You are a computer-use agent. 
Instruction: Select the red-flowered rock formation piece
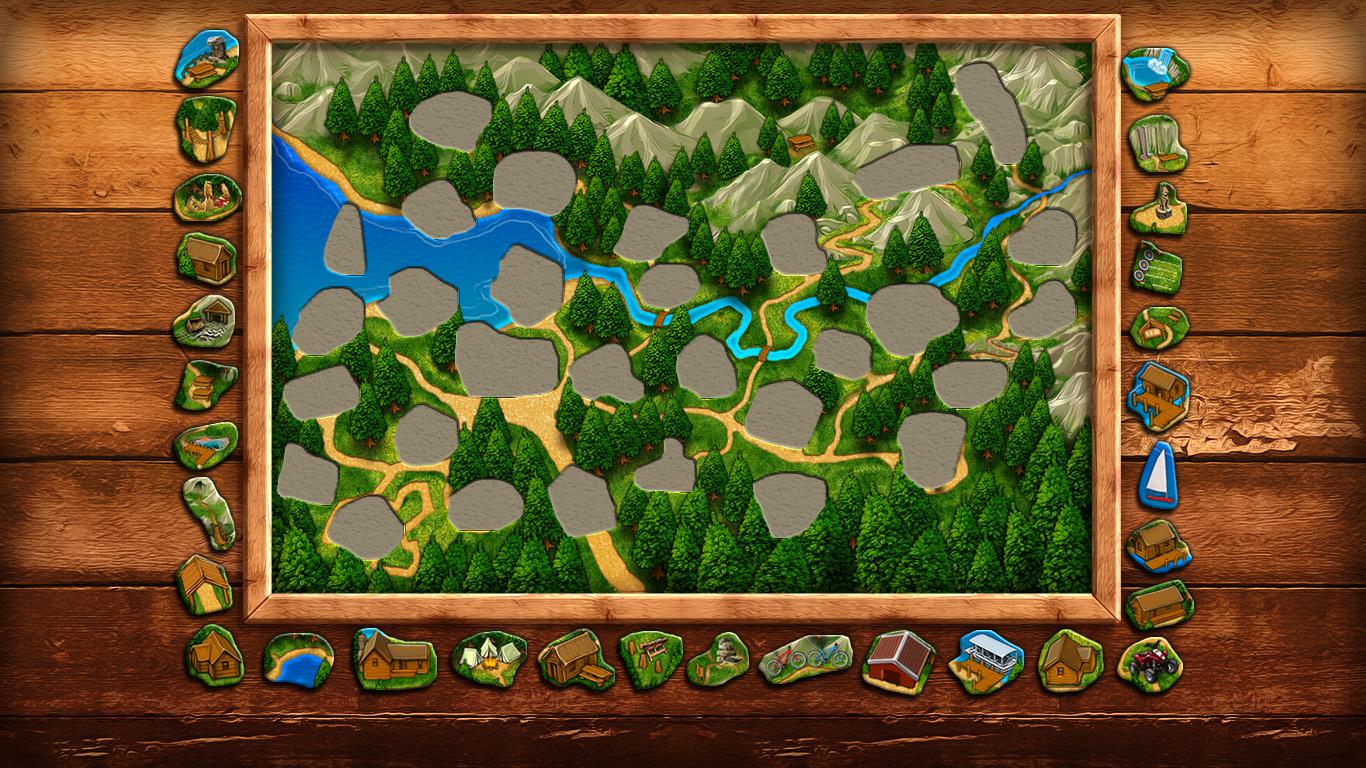pyautogui.click(x=208, y=197)
